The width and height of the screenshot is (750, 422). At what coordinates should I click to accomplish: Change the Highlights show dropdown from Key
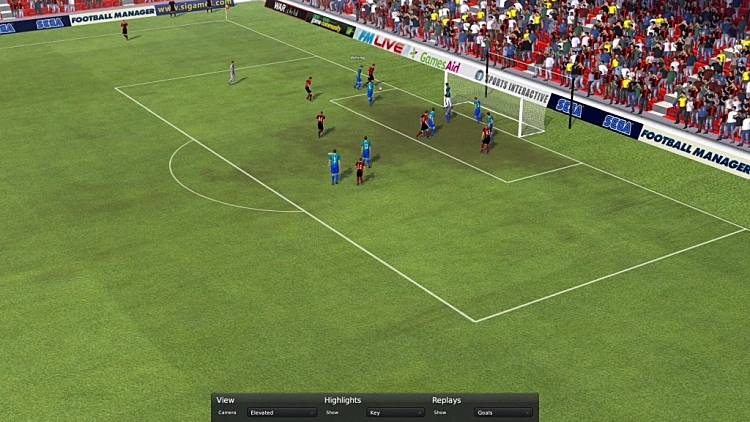(x=394, y=412)
